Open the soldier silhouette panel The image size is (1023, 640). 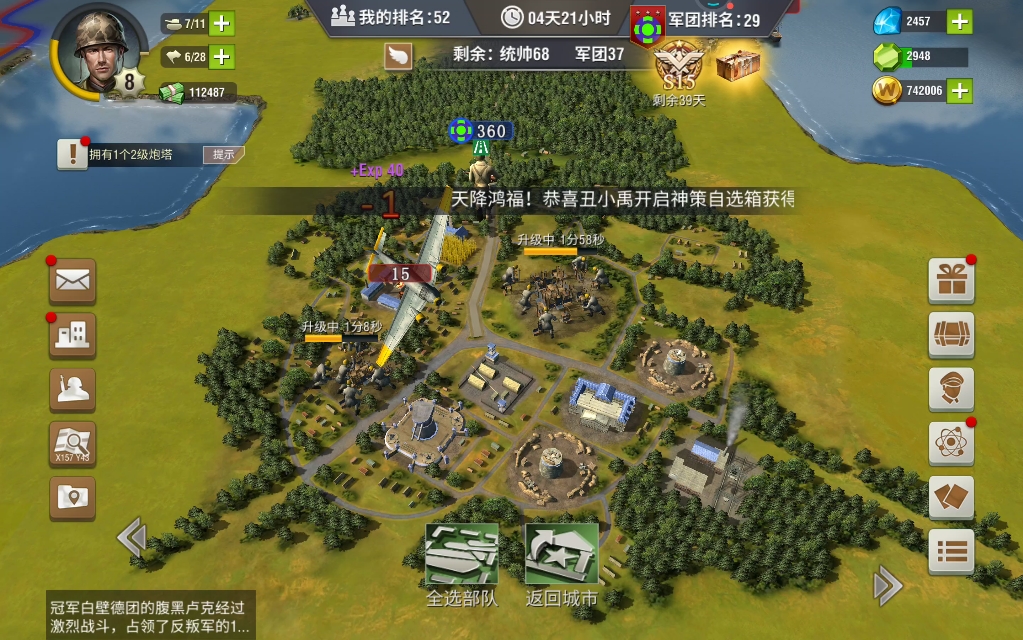click(x=73, y=391)
